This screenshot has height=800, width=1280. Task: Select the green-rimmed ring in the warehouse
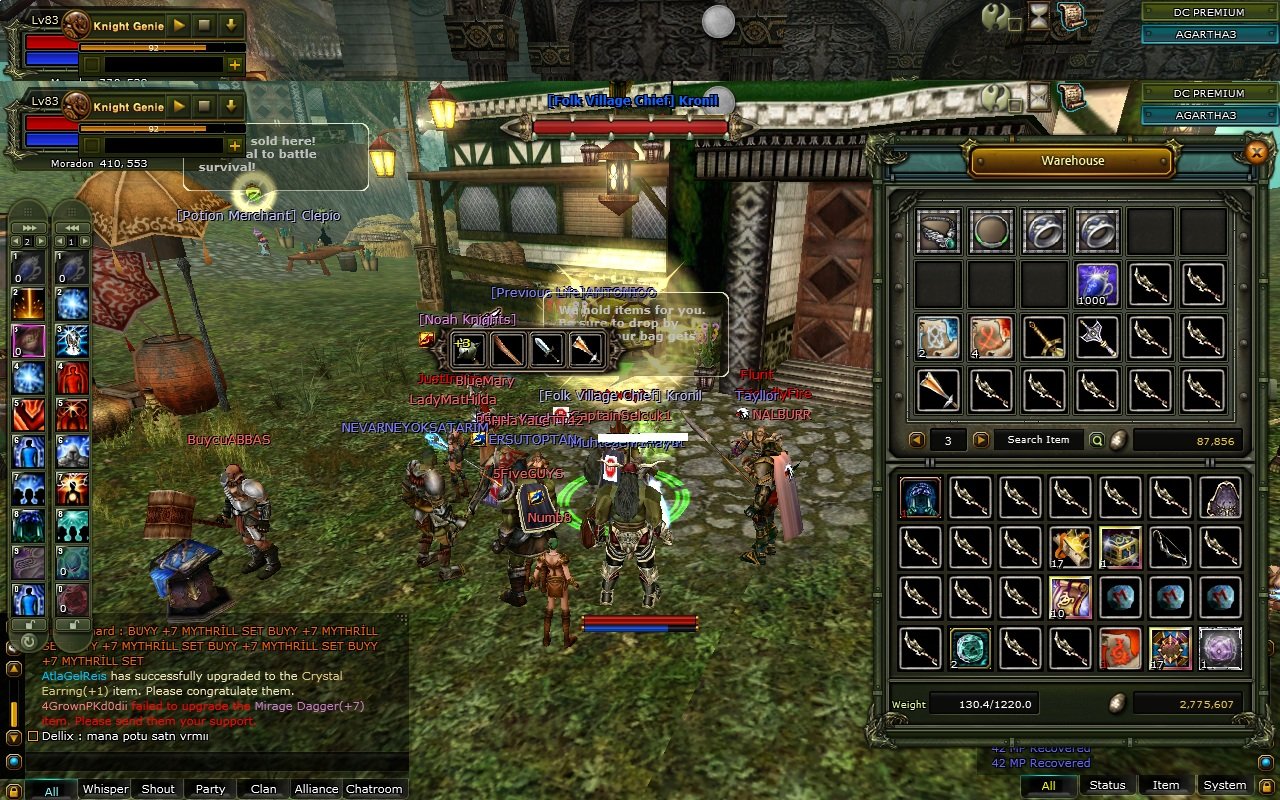[991, 231]
